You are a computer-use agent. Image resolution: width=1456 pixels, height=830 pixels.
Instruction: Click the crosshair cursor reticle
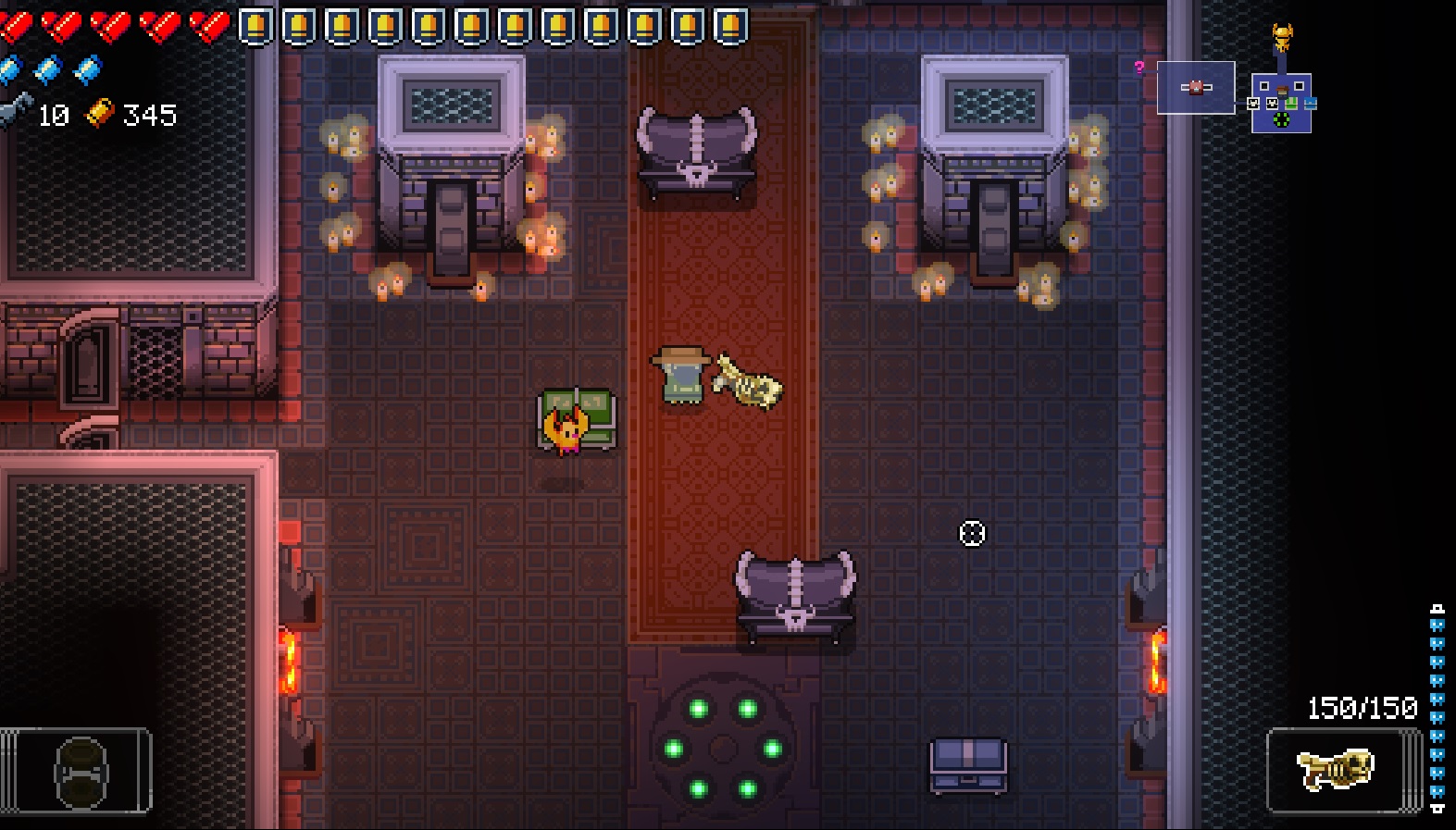971,535
